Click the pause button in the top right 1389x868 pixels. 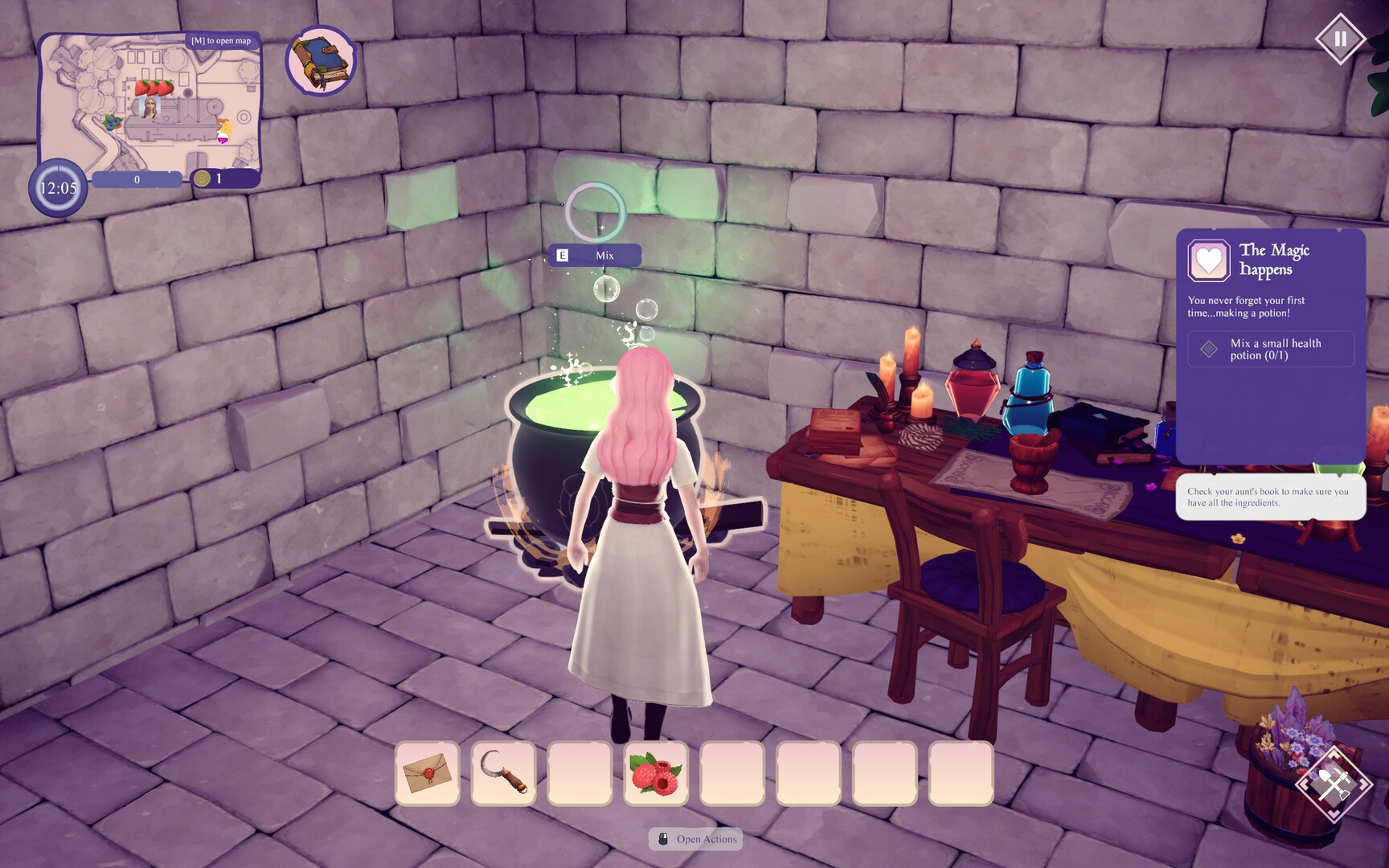tap(1339, 37)
